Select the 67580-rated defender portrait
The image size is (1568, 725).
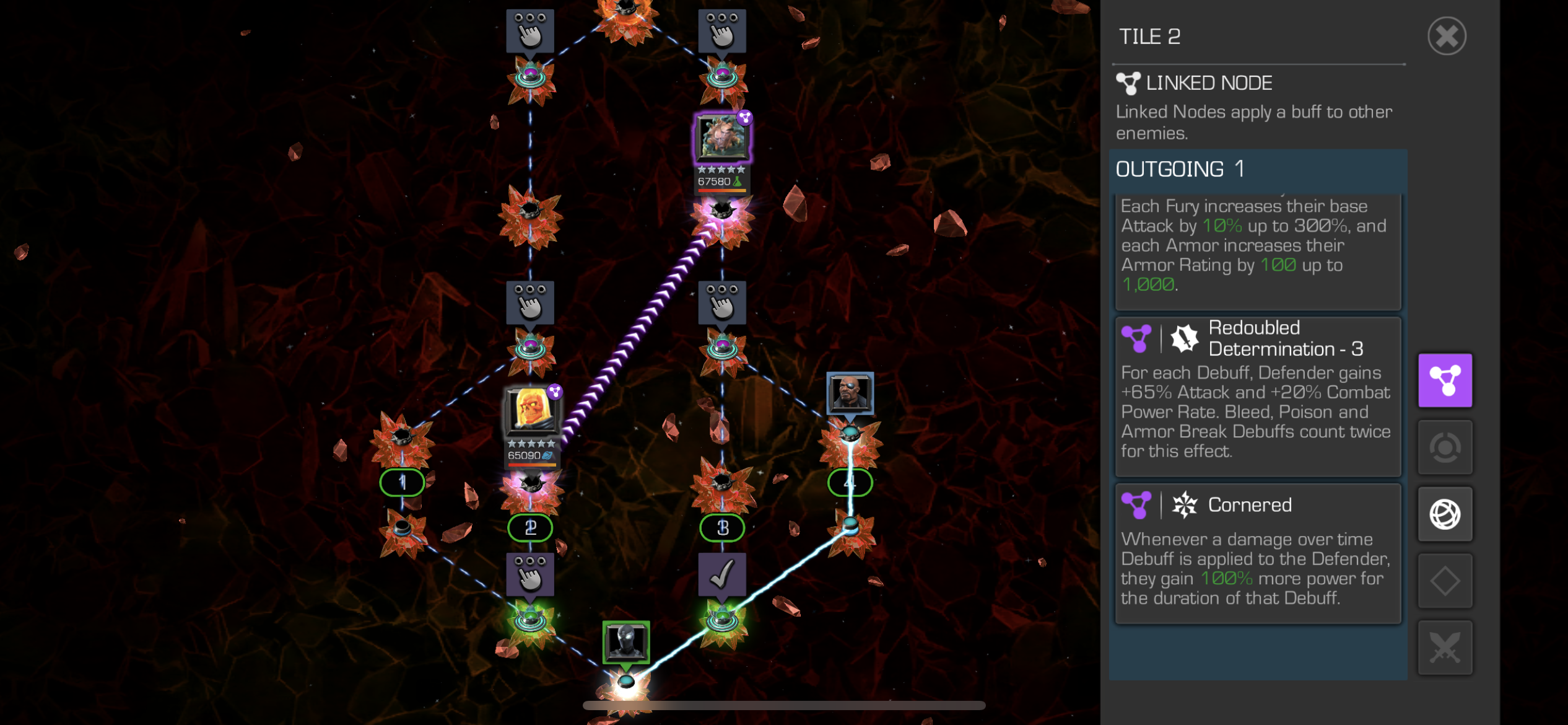[x=722, y=138]
